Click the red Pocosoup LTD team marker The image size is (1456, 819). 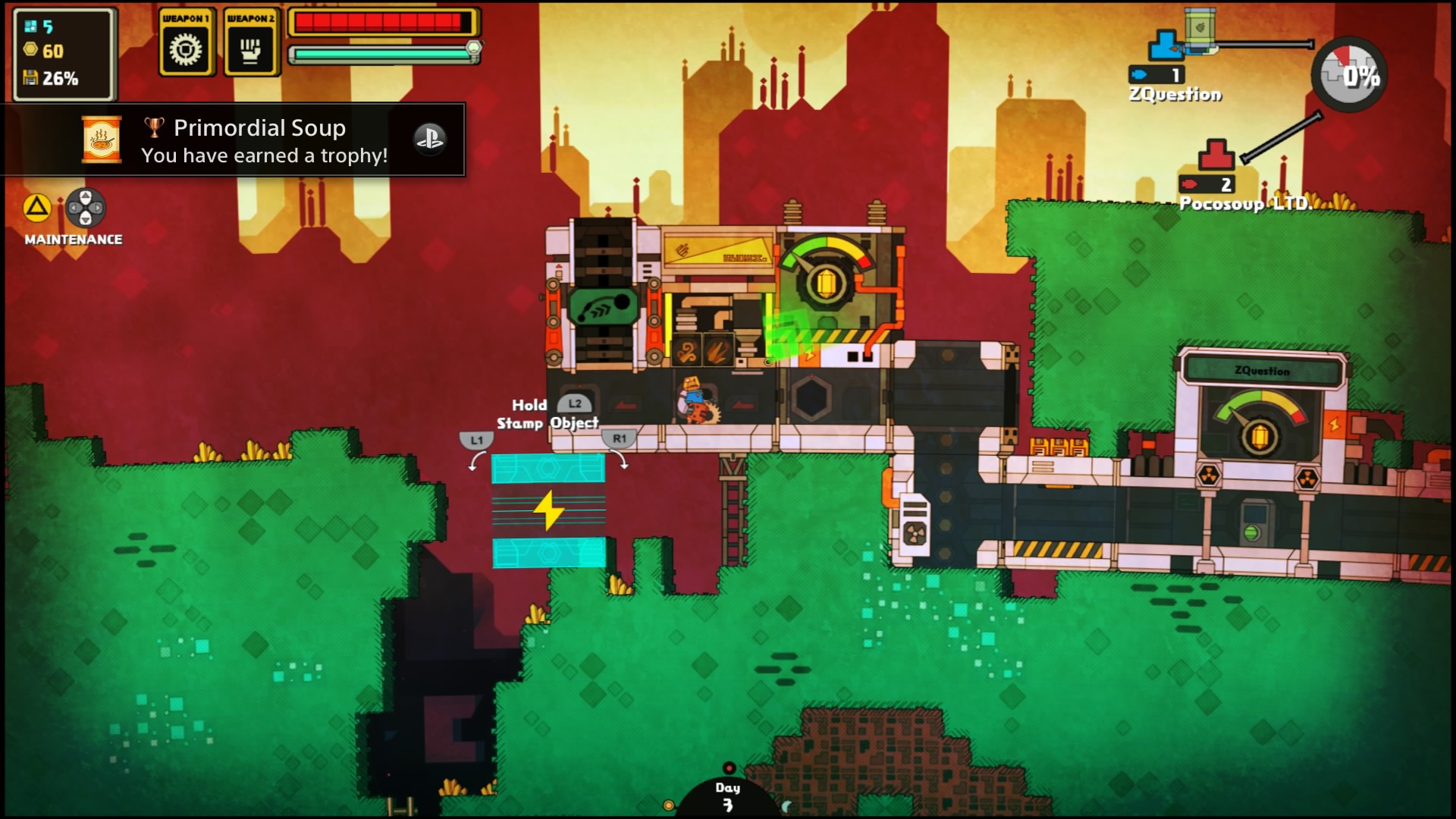pos(1216,155)
